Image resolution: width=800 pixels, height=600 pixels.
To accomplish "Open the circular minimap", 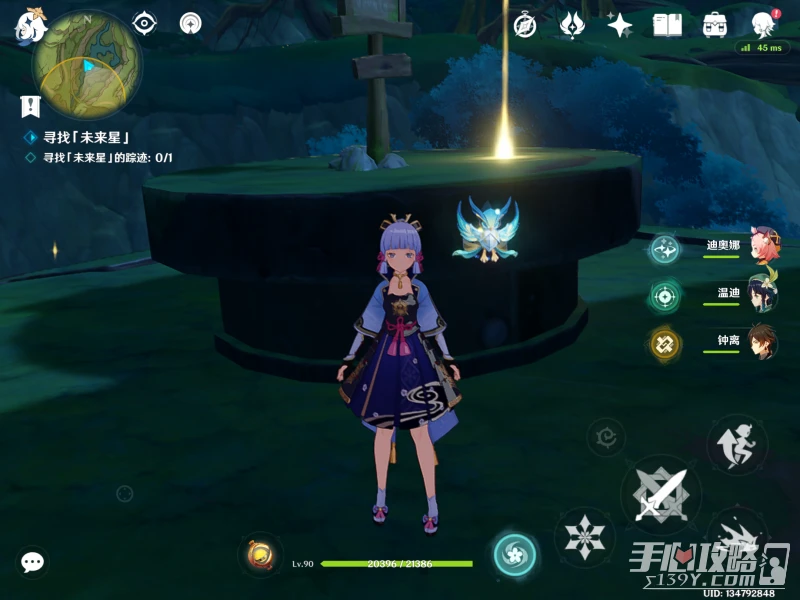I will [x=86, y=66].
